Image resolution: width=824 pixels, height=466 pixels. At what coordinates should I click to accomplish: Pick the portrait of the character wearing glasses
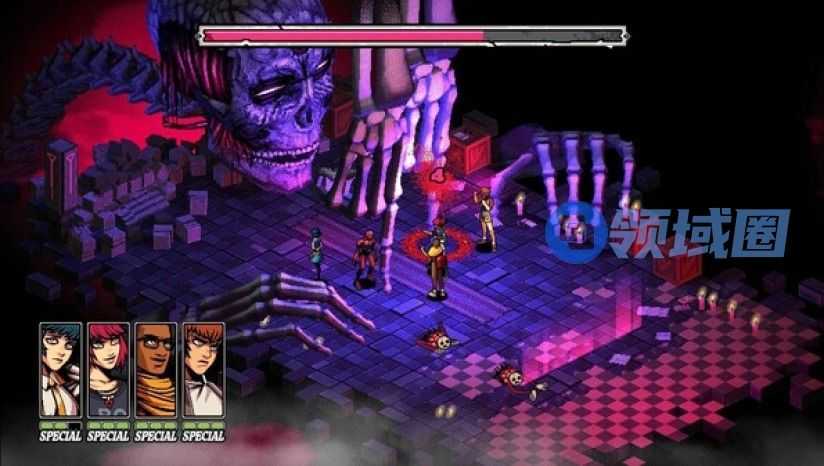coord(155,369)
